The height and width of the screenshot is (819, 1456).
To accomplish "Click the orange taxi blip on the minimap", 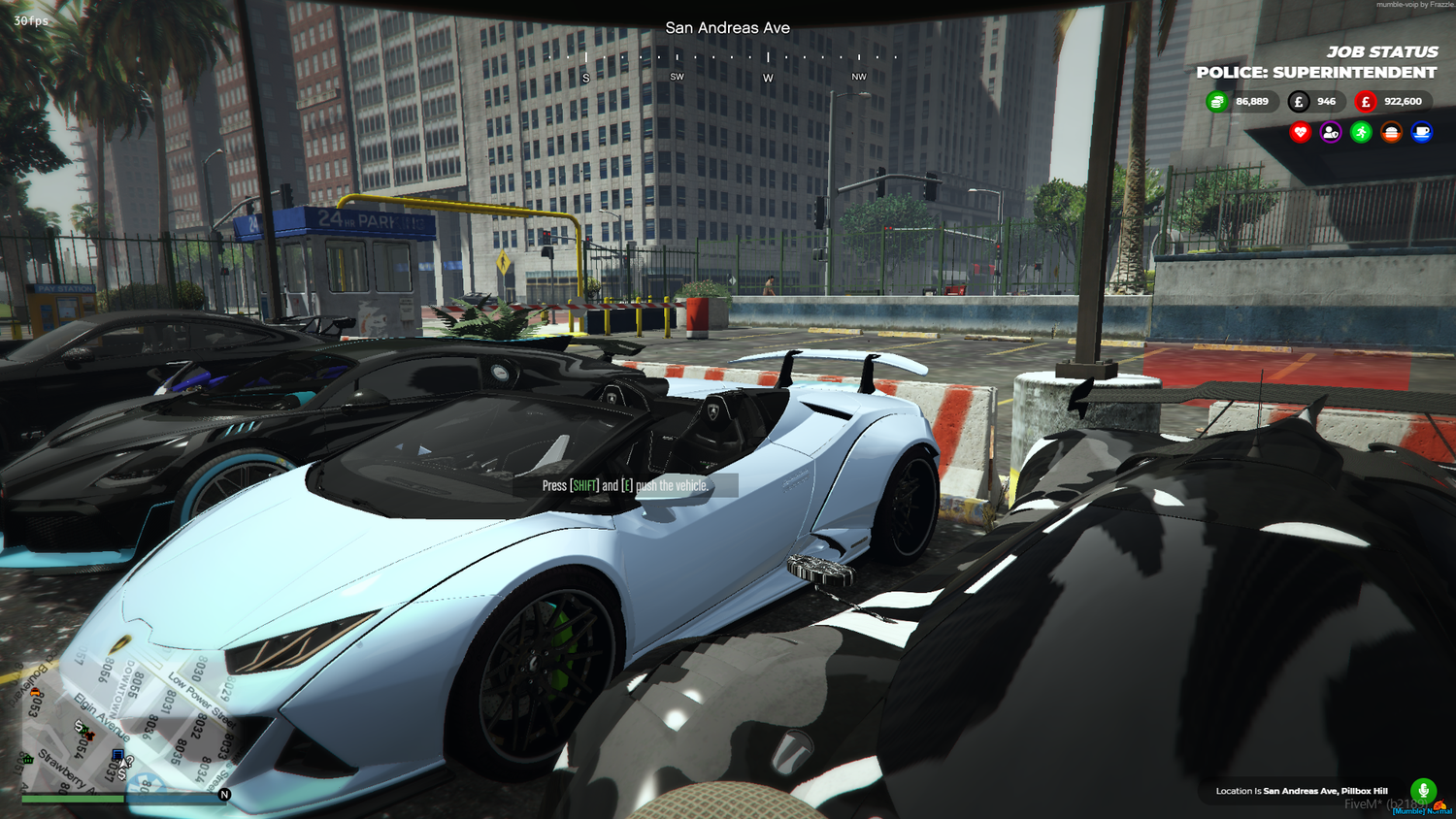I will pyautogui.click(x=36, y=692).
